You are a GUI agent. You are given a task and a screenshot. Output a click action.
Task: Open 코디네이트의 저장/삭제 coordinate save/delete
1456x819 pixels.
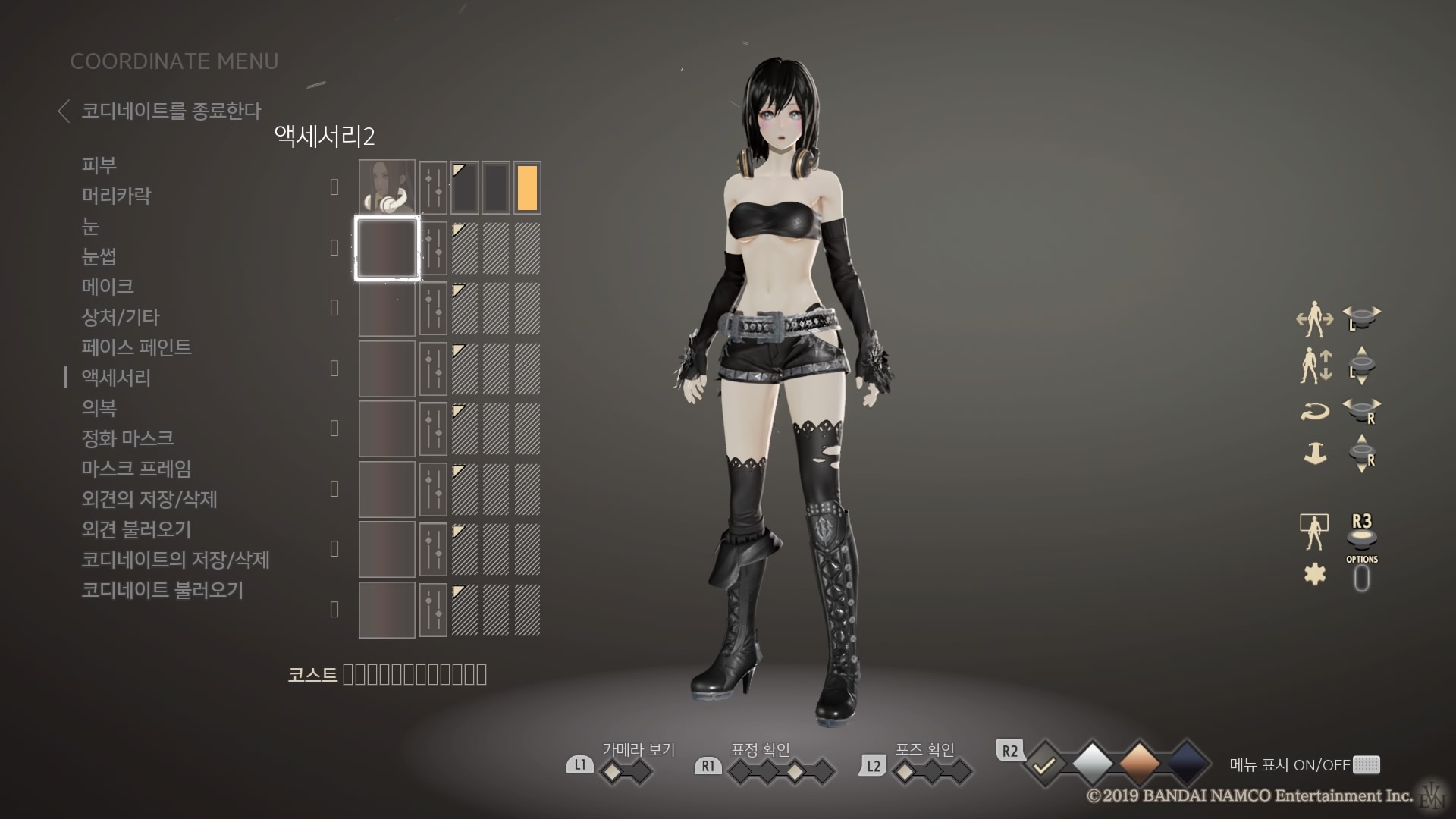tap(175, 560)
